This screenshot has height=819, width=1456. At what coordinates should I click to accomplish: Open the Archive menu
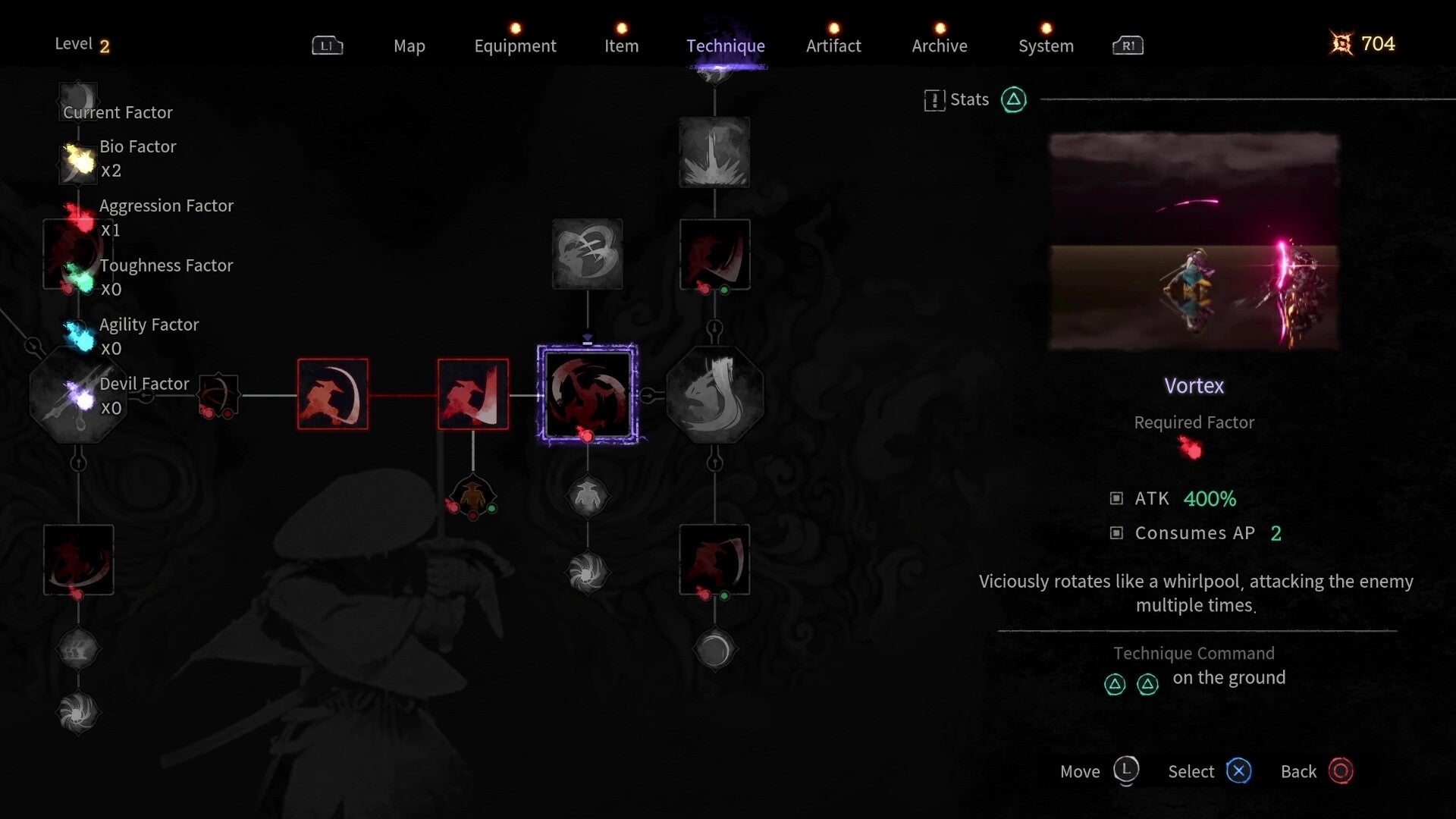[939, 45]
